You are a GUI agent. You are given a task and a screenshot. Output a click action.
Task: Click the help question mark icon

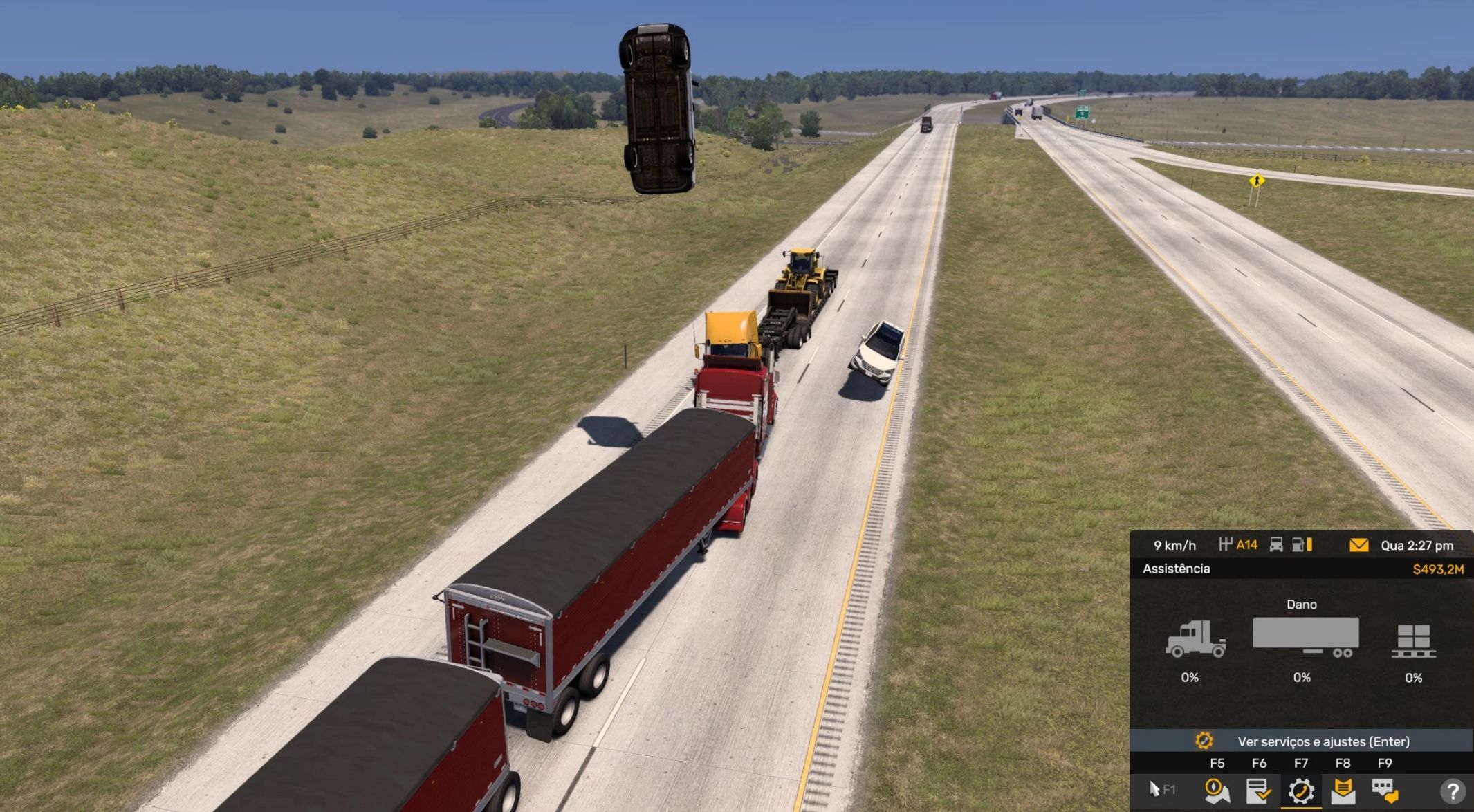tap(1455, 792)
